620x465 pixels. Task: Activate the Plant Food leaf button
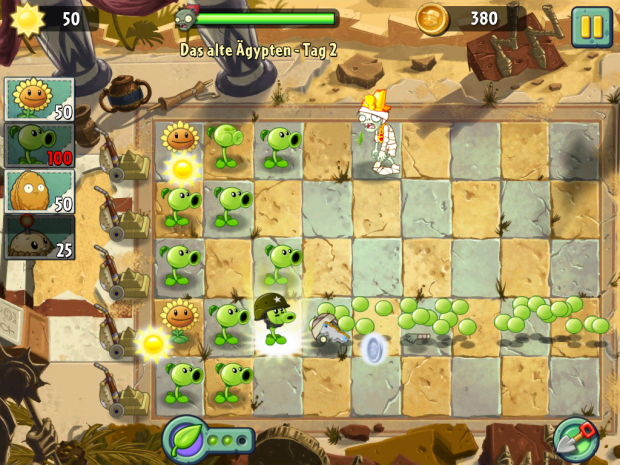coord(186,439)
